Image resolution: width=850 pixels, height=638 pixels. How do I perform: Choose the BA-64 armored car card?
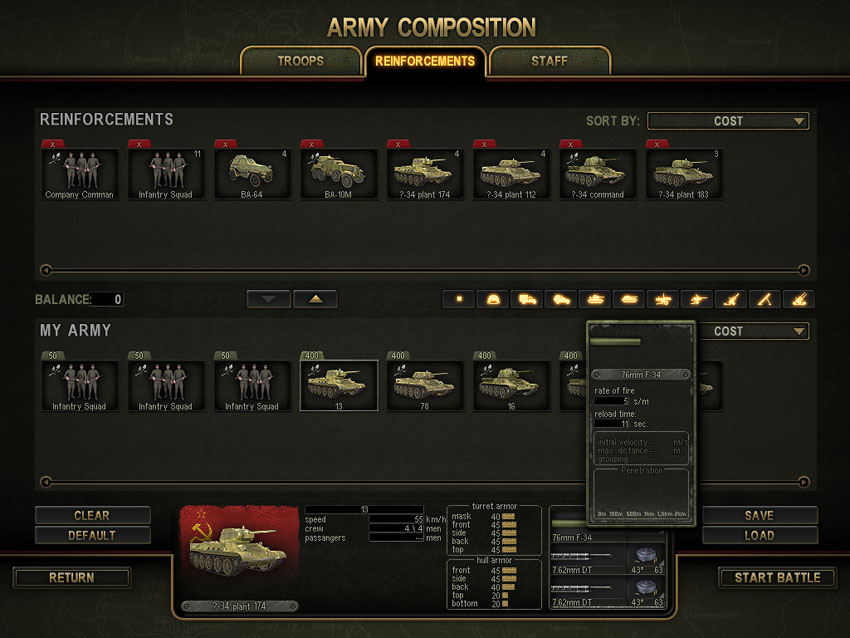pos(252,174)
